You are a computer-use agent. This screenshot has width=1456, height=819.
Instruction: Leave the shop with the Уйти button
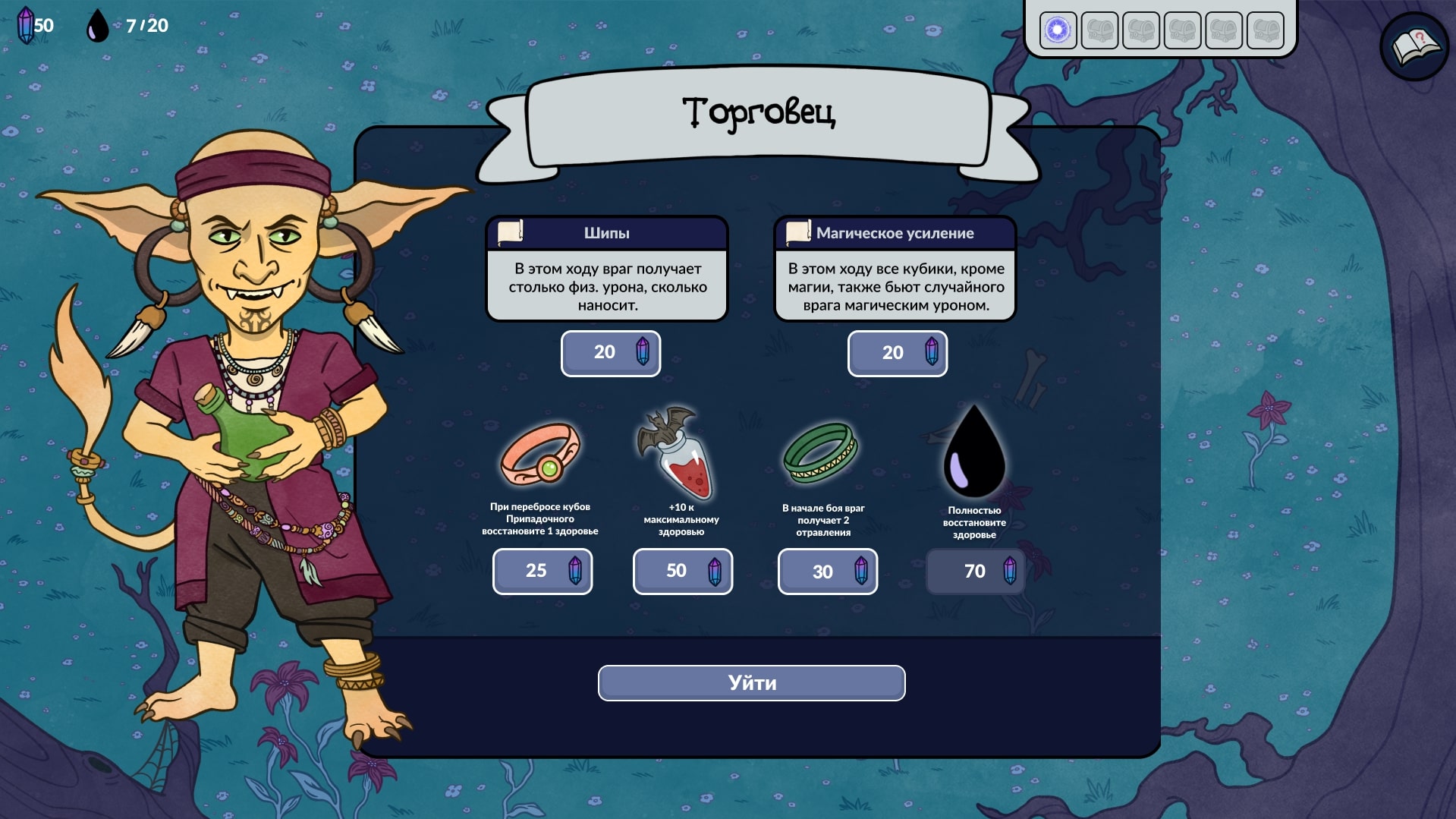click(751, 683)
